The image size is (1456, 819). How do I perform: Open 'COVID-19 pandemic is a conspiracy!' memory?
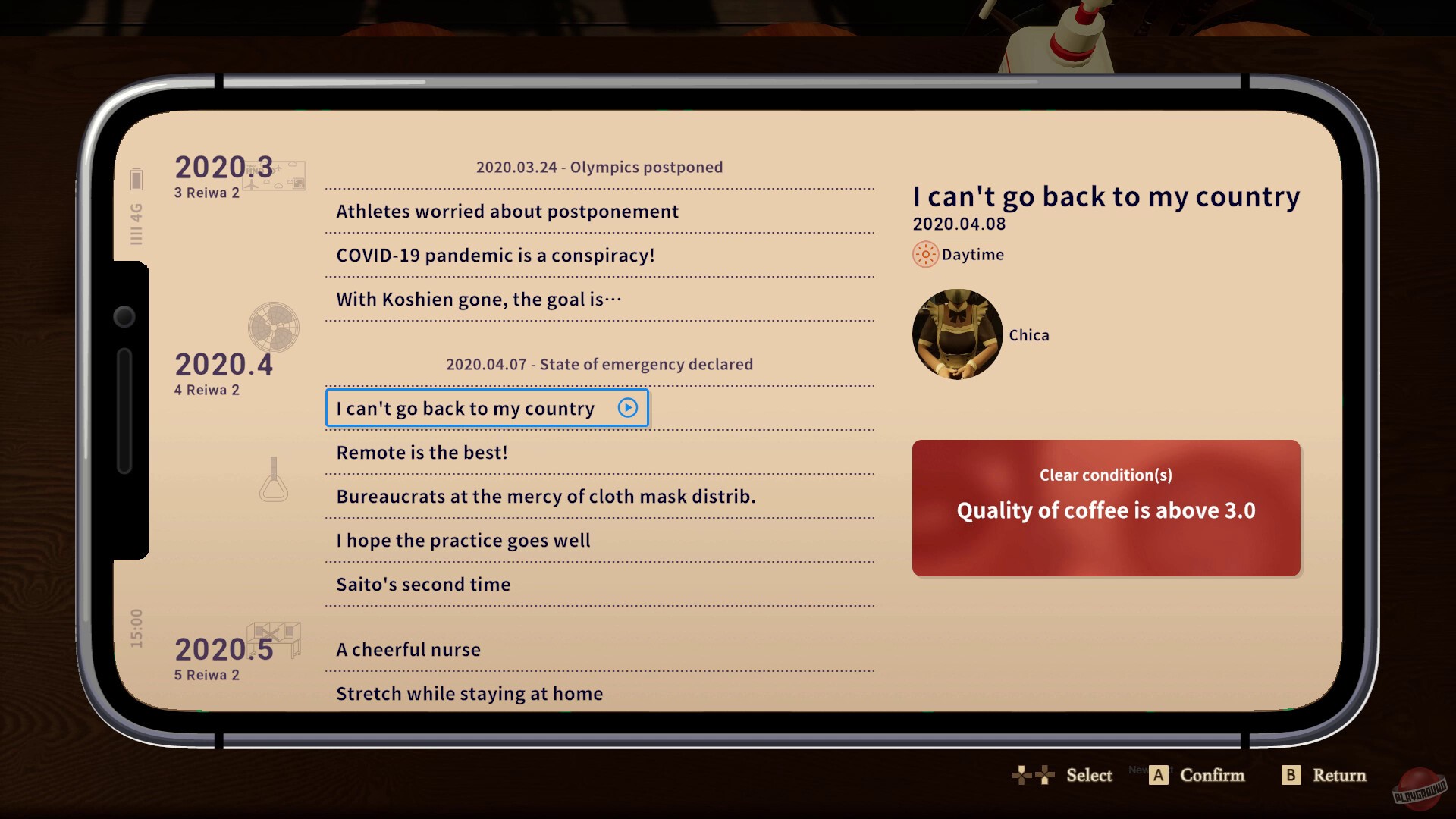point(493,256)
